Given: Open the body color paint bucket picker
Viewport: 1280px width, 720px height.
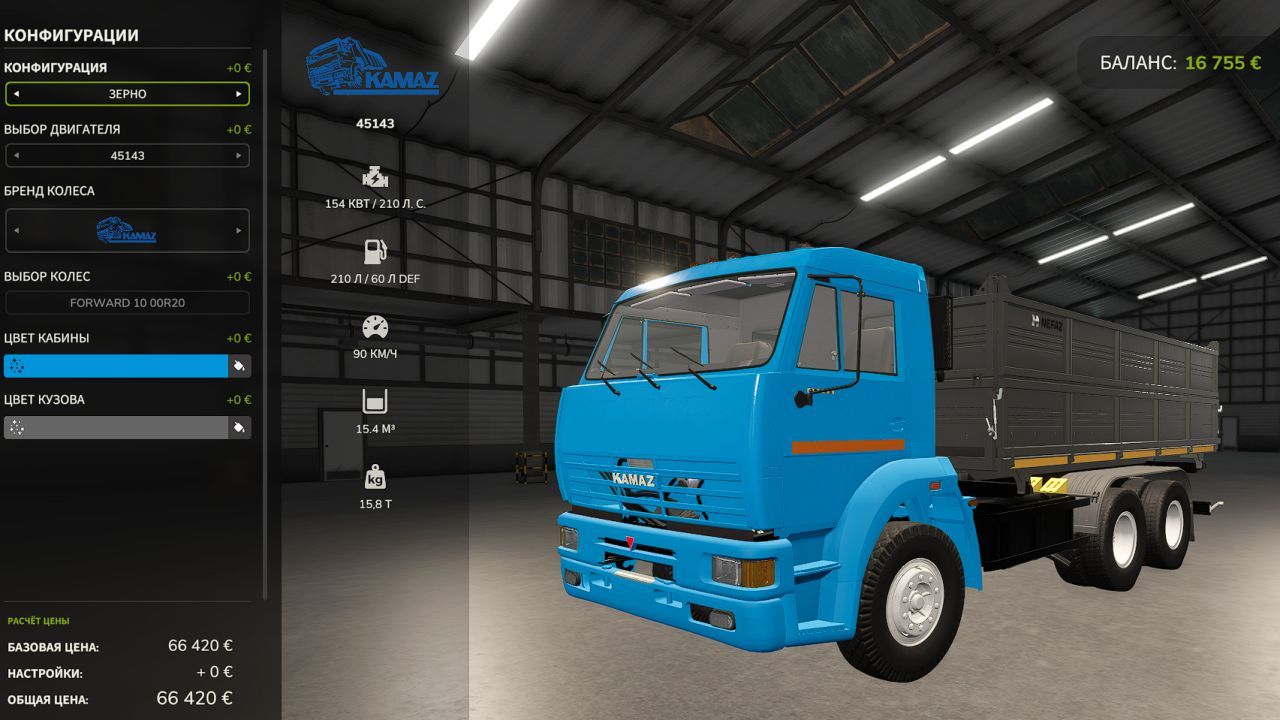Looking at the screenshot, I should pos(238,427).
